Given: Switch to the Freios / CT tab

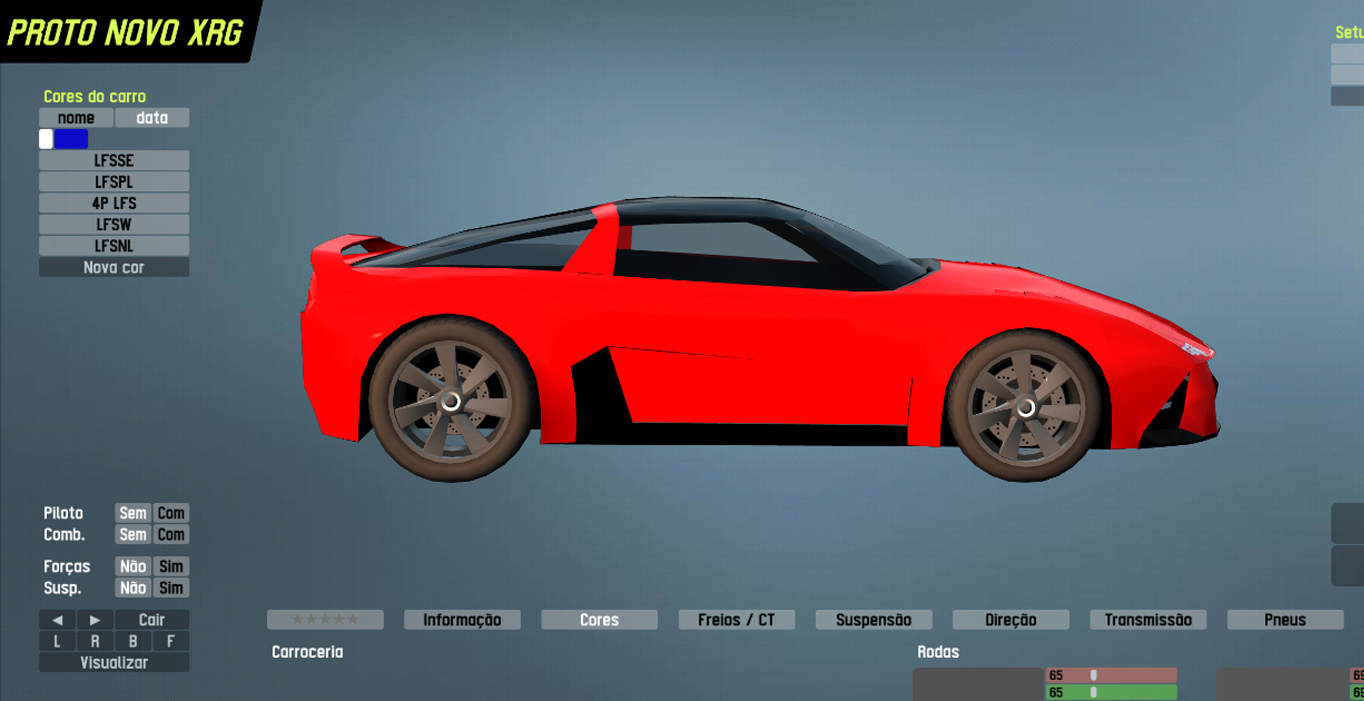Looking at the screenshot, I should click(x=736, y=620).
